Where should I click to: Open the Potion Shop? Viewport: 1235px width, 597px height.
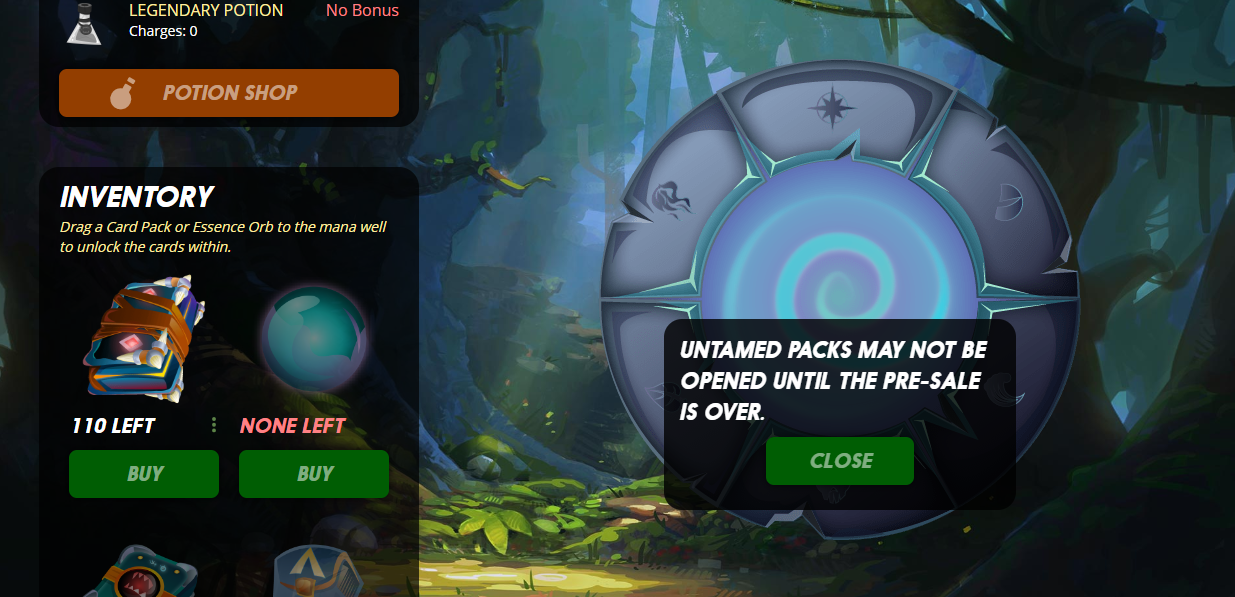click(229, 93)
